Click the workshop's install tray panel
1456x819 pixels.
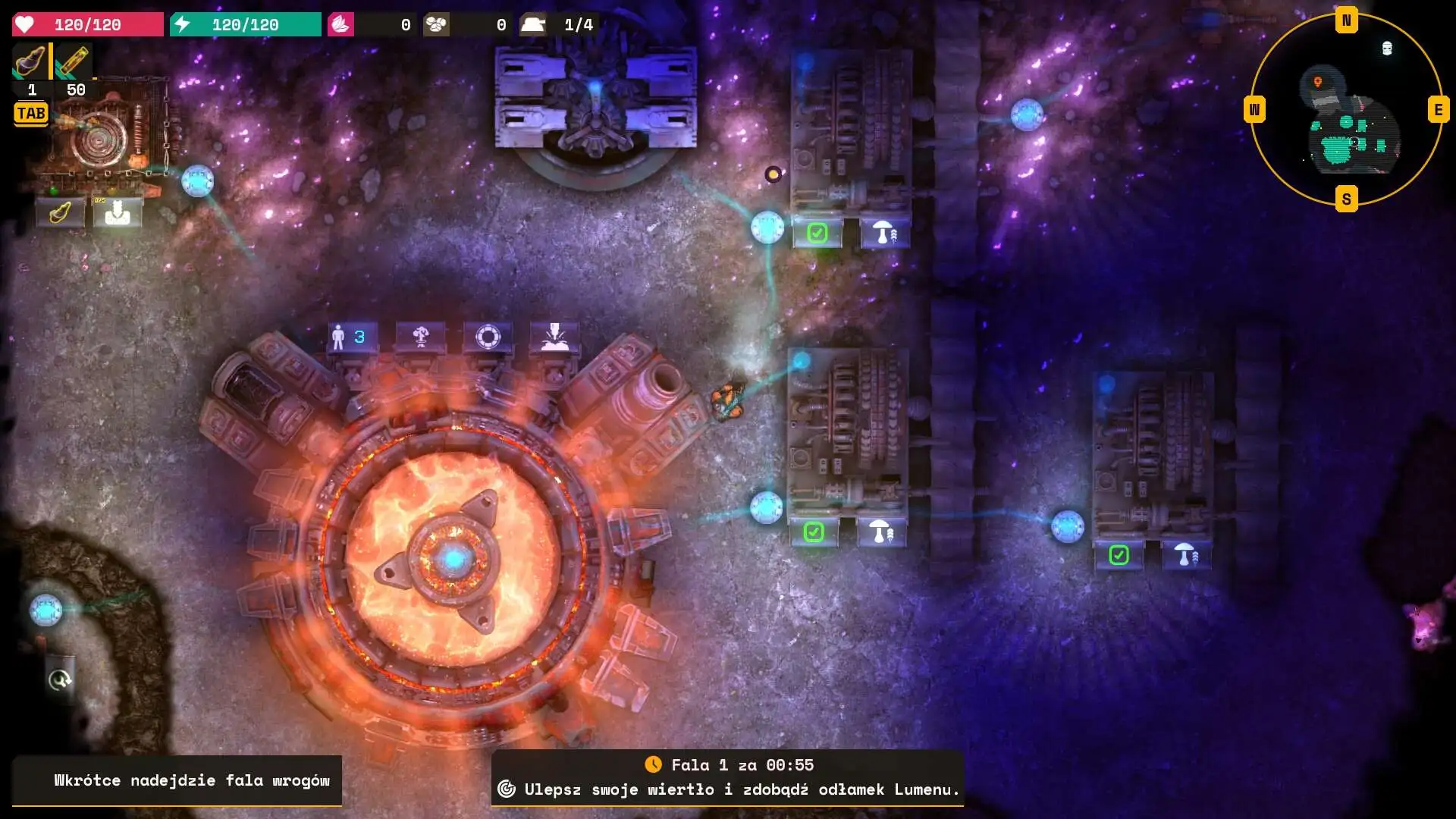click(x=118, y=213)
